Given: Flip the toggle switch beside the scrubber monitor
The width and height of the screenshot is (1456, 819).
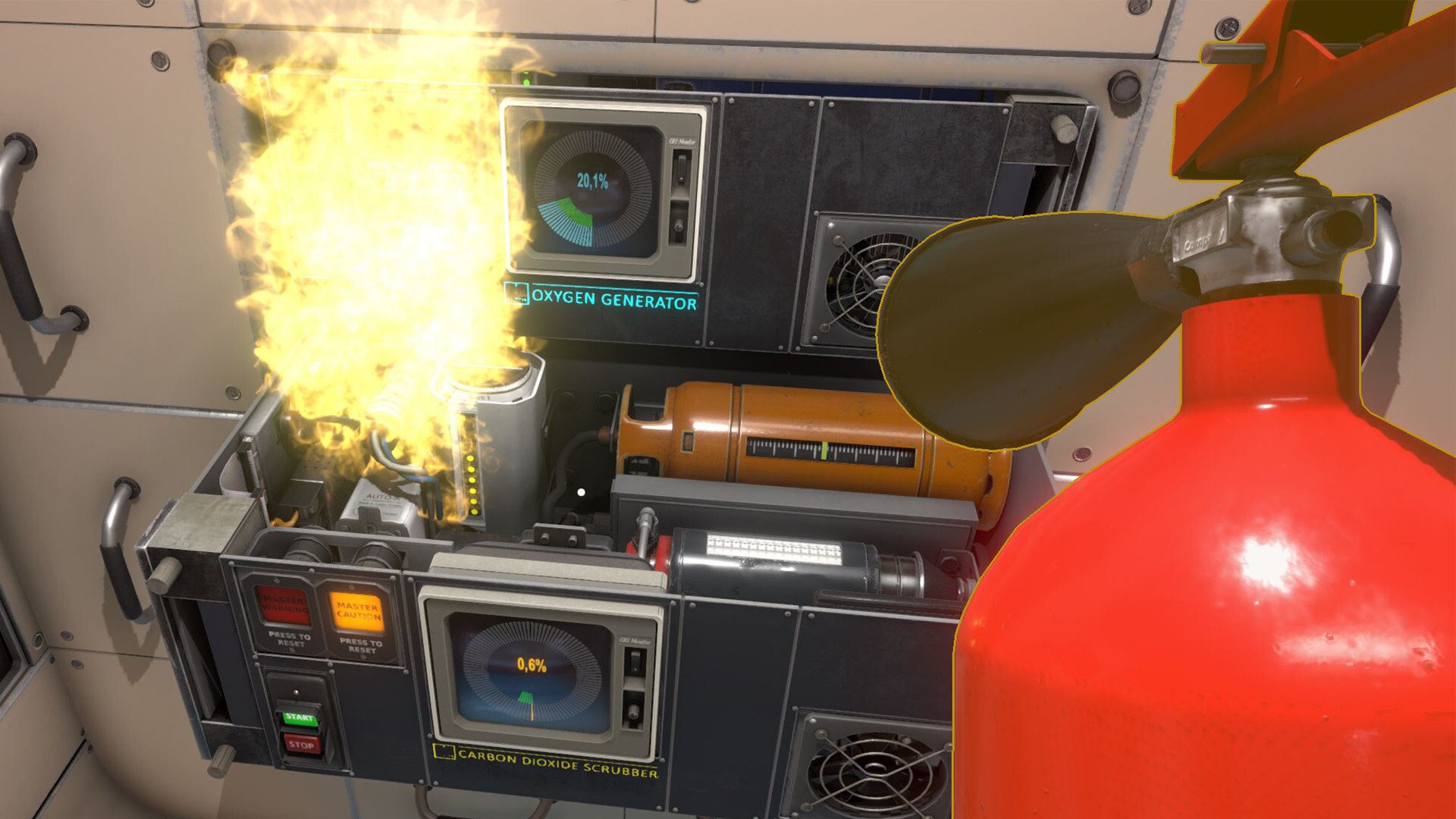Looking at the screenshot, I should pyautogui.click(x=635, y=661).
